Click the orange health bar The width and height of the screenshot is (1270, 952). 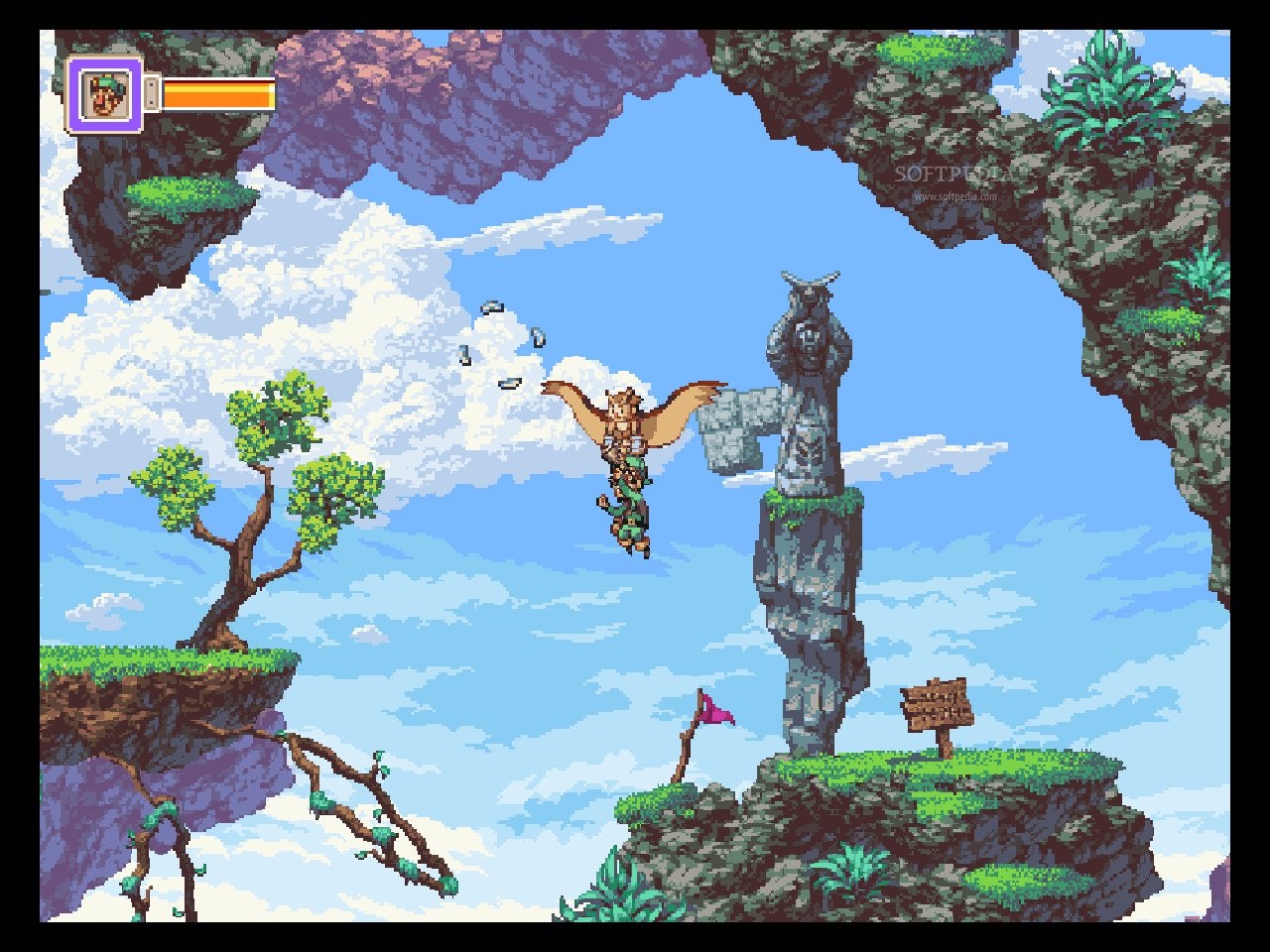coord(216,96)
